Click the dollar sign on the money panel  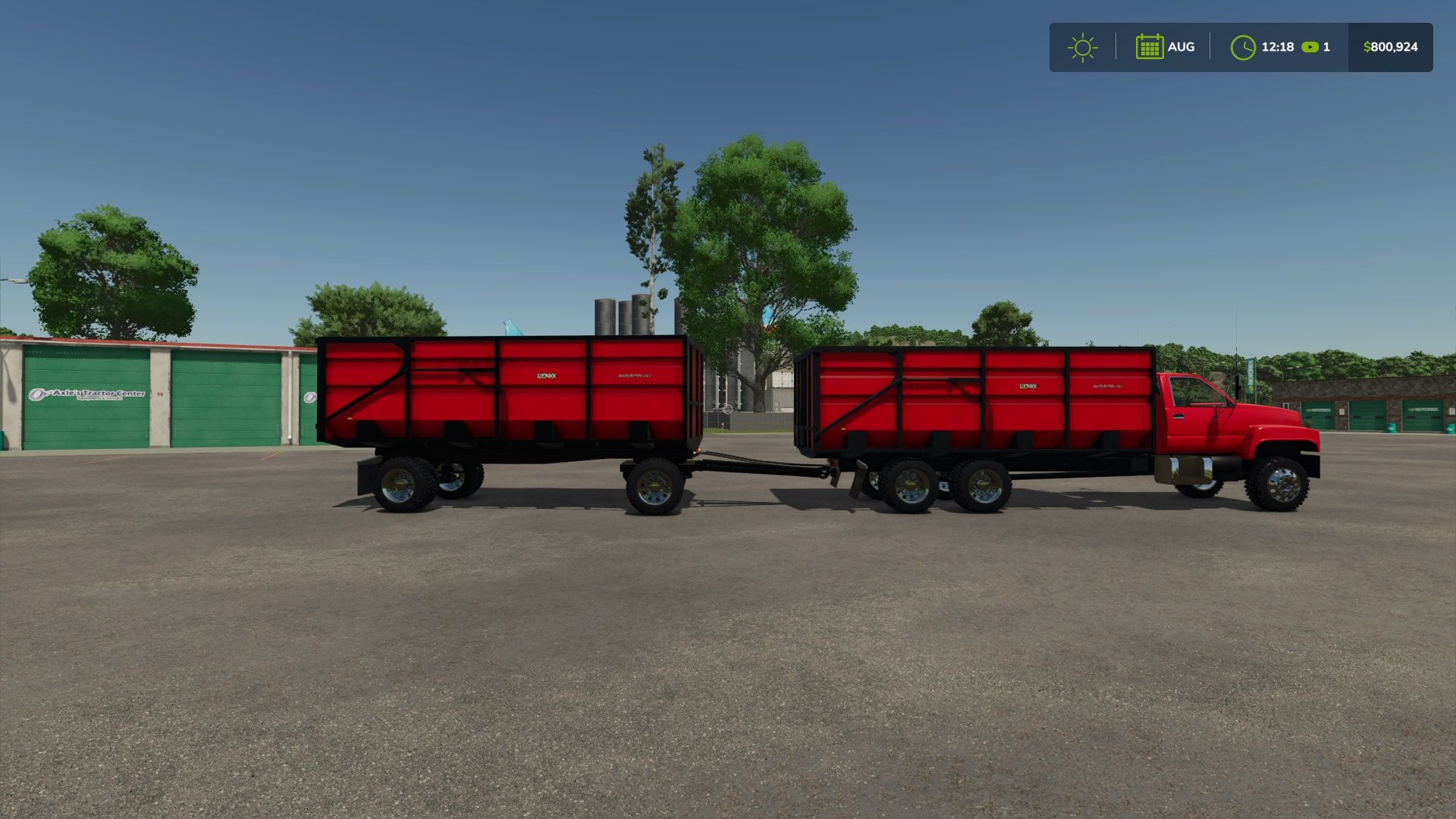(x=1367, y=47)
